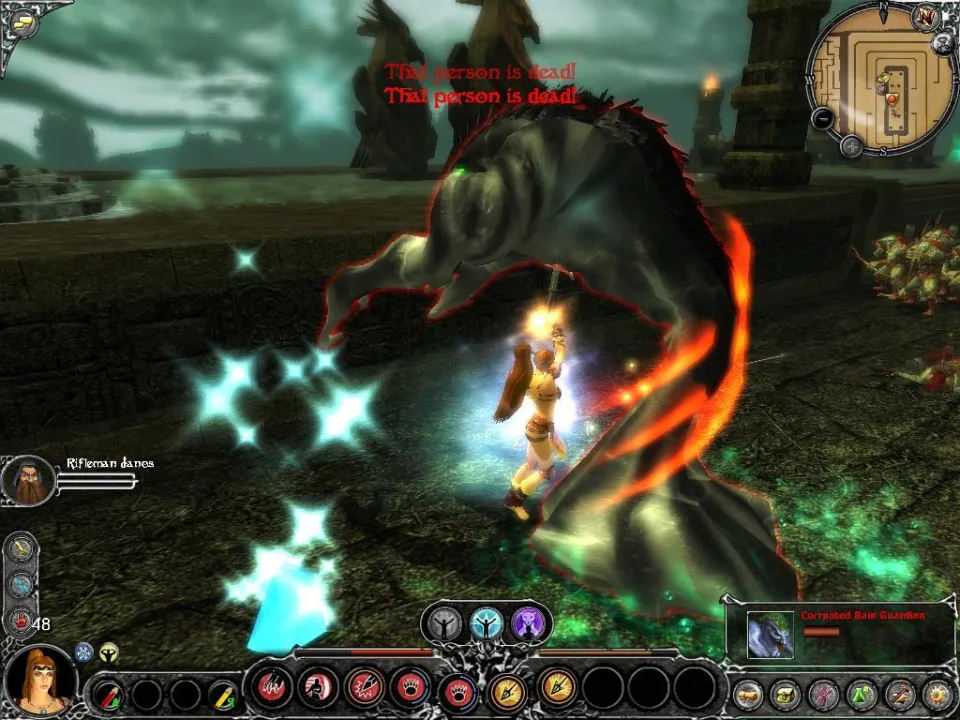Screen dimensions: 960x720
Task: Click the green potion flask menu button
Action: pyautogui.click(x=861, y=693)
